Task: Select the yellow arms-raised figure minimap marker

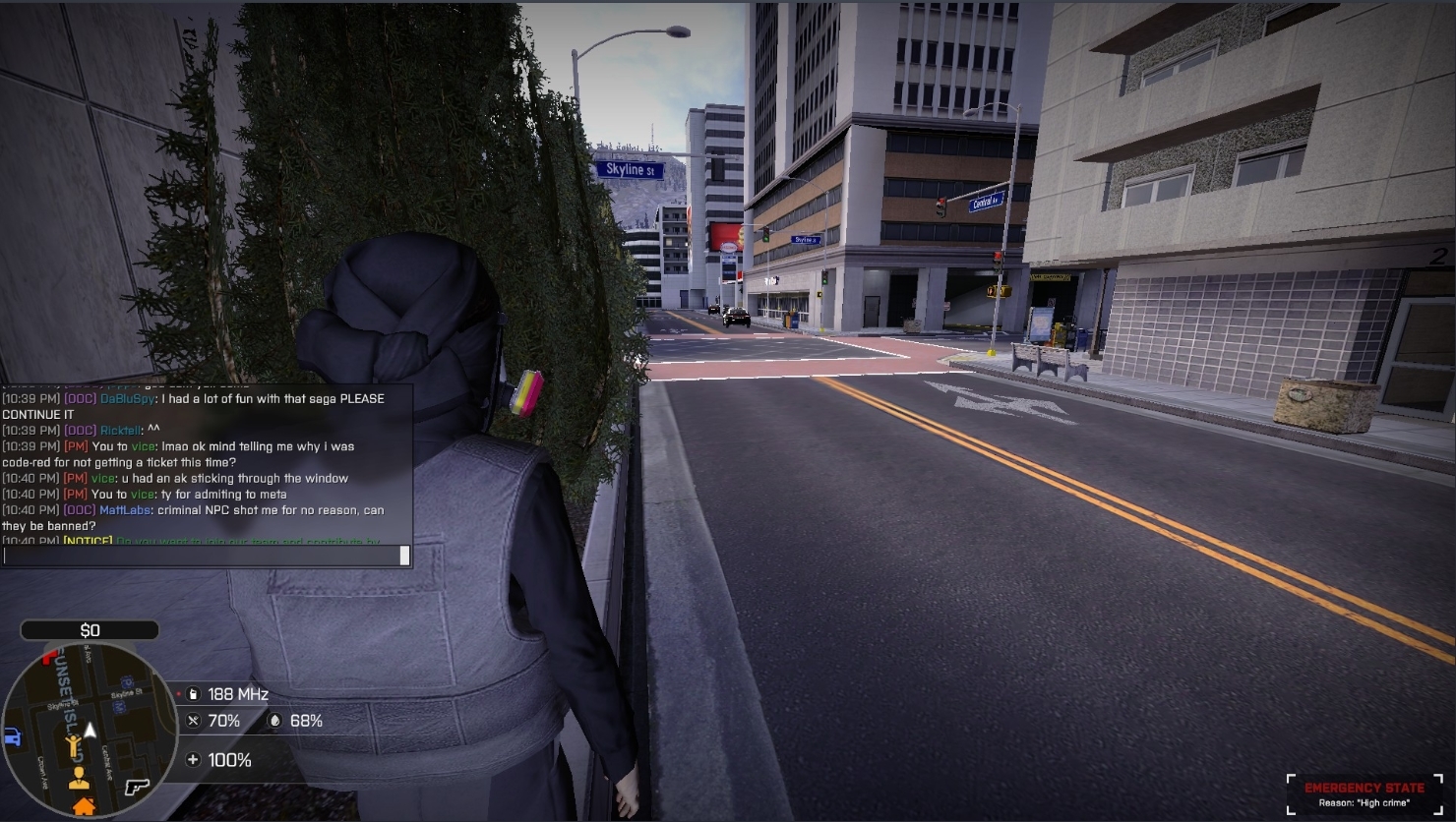Action: (73, 746)
